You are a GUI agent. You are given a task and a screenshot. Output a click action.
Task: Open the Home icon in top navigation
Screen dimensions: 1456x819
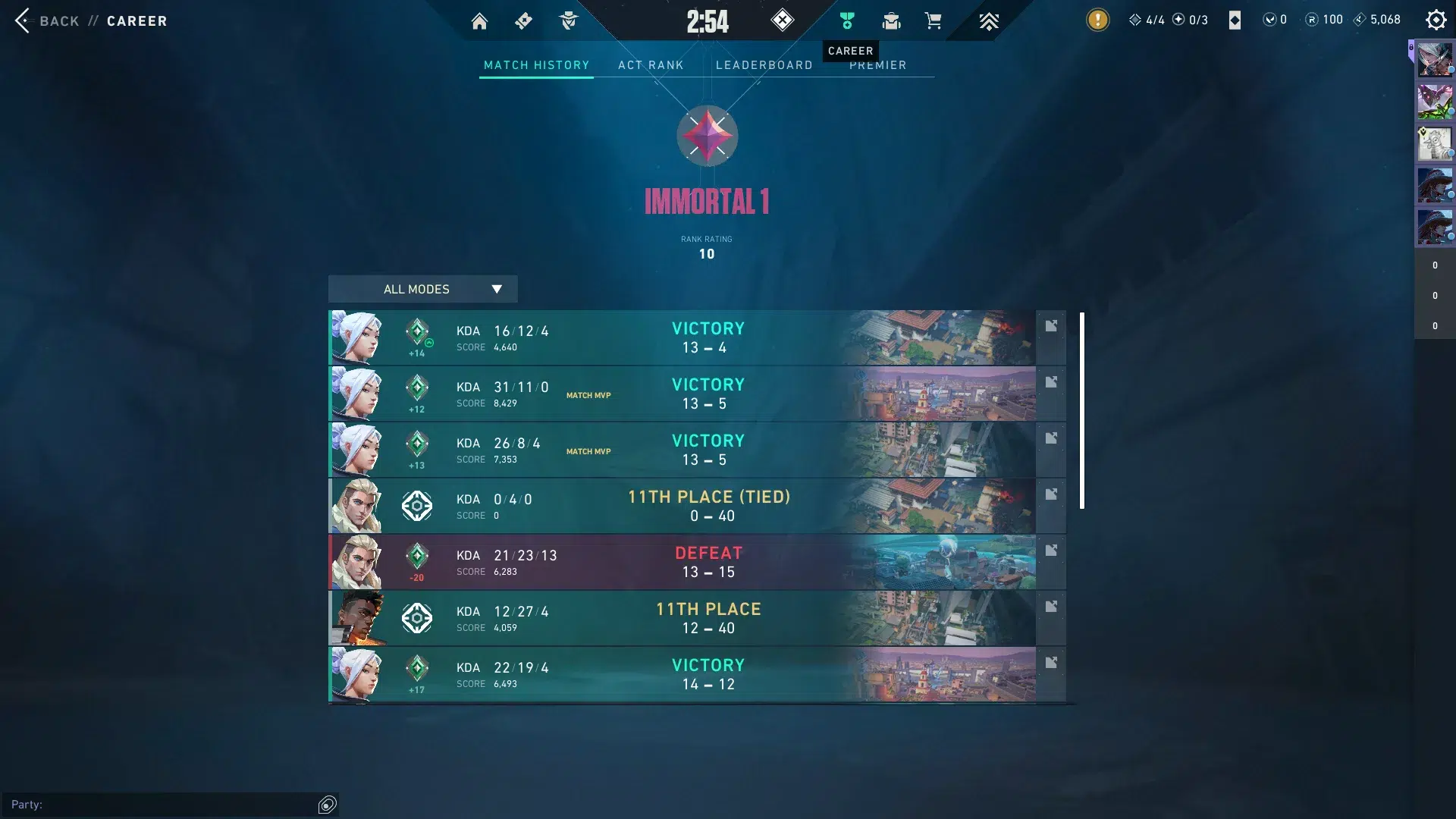pyautogui.click(x=479, y=21)
